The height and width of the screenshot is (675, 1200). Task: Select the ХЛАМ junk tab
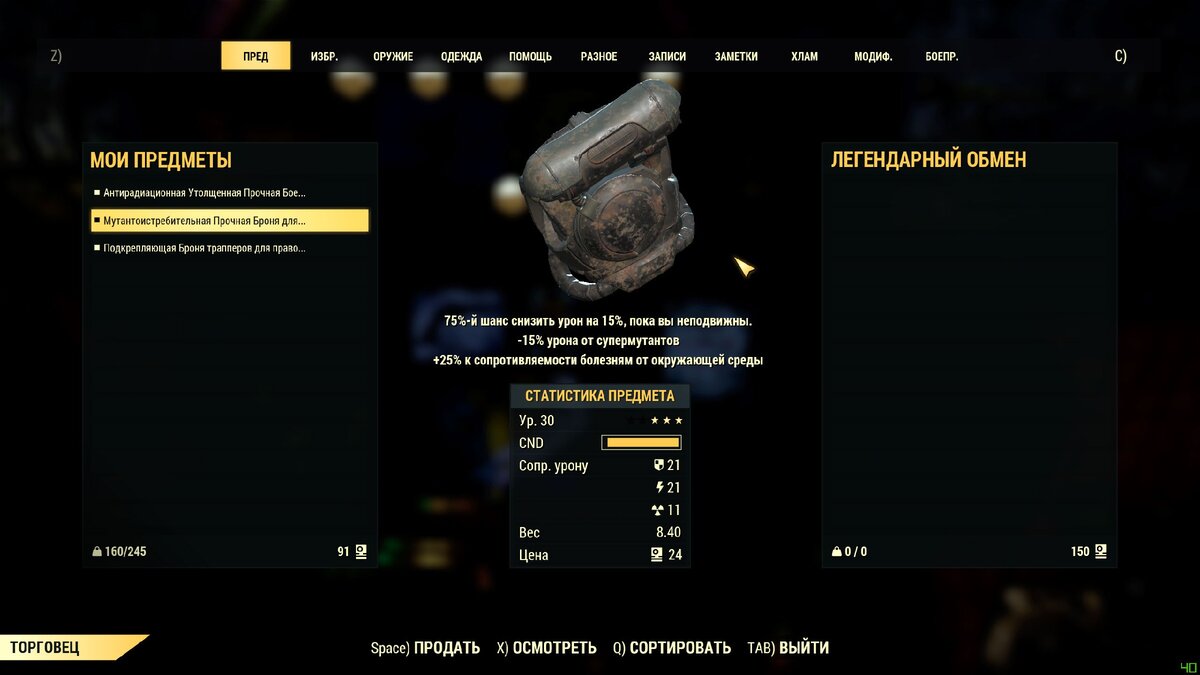804,57
